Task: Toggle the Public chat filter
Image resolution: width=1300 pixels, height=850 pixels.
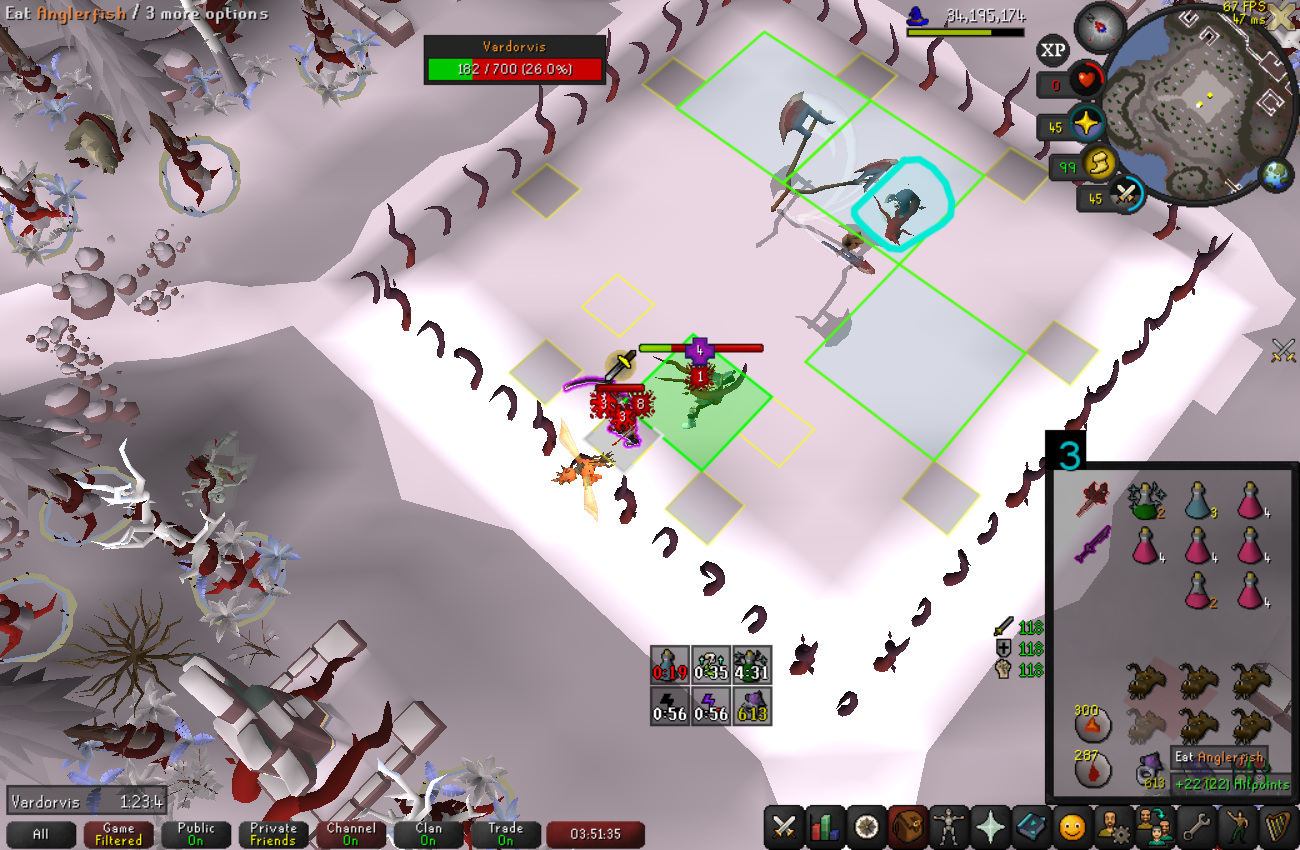Action: 196,834
